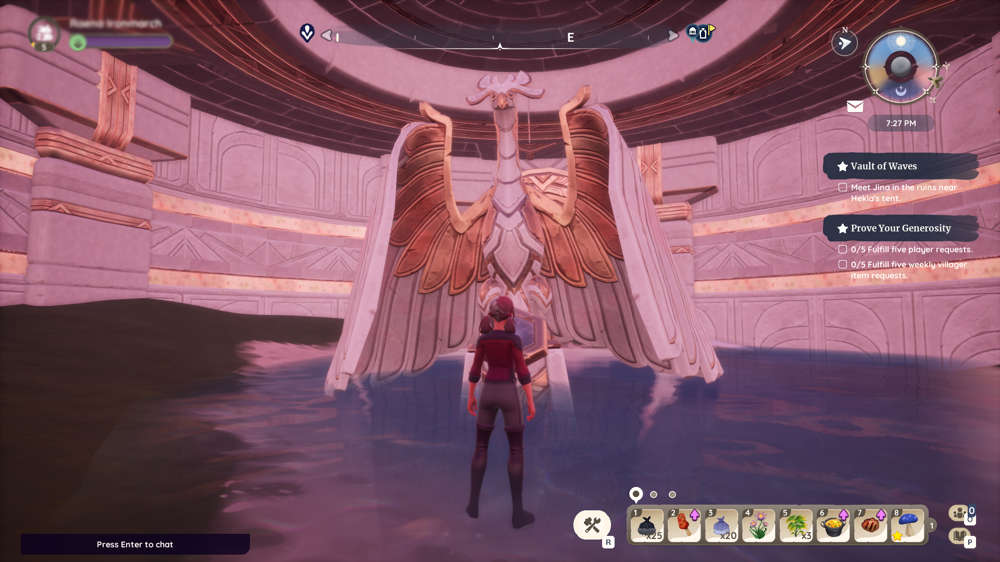Open the crossed tools wheel button

[x=592, y=524]
